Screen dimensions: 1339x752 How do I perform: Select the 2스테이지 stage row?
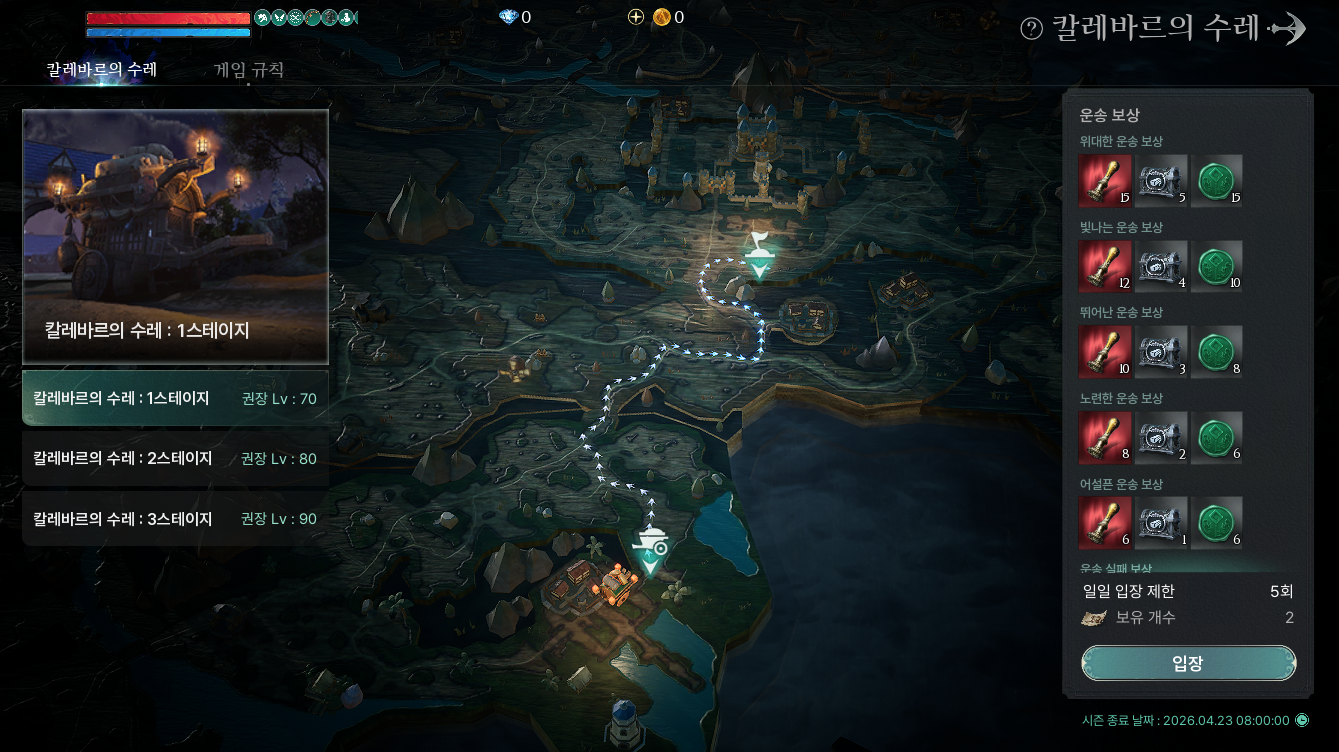[x=175, y=458]
